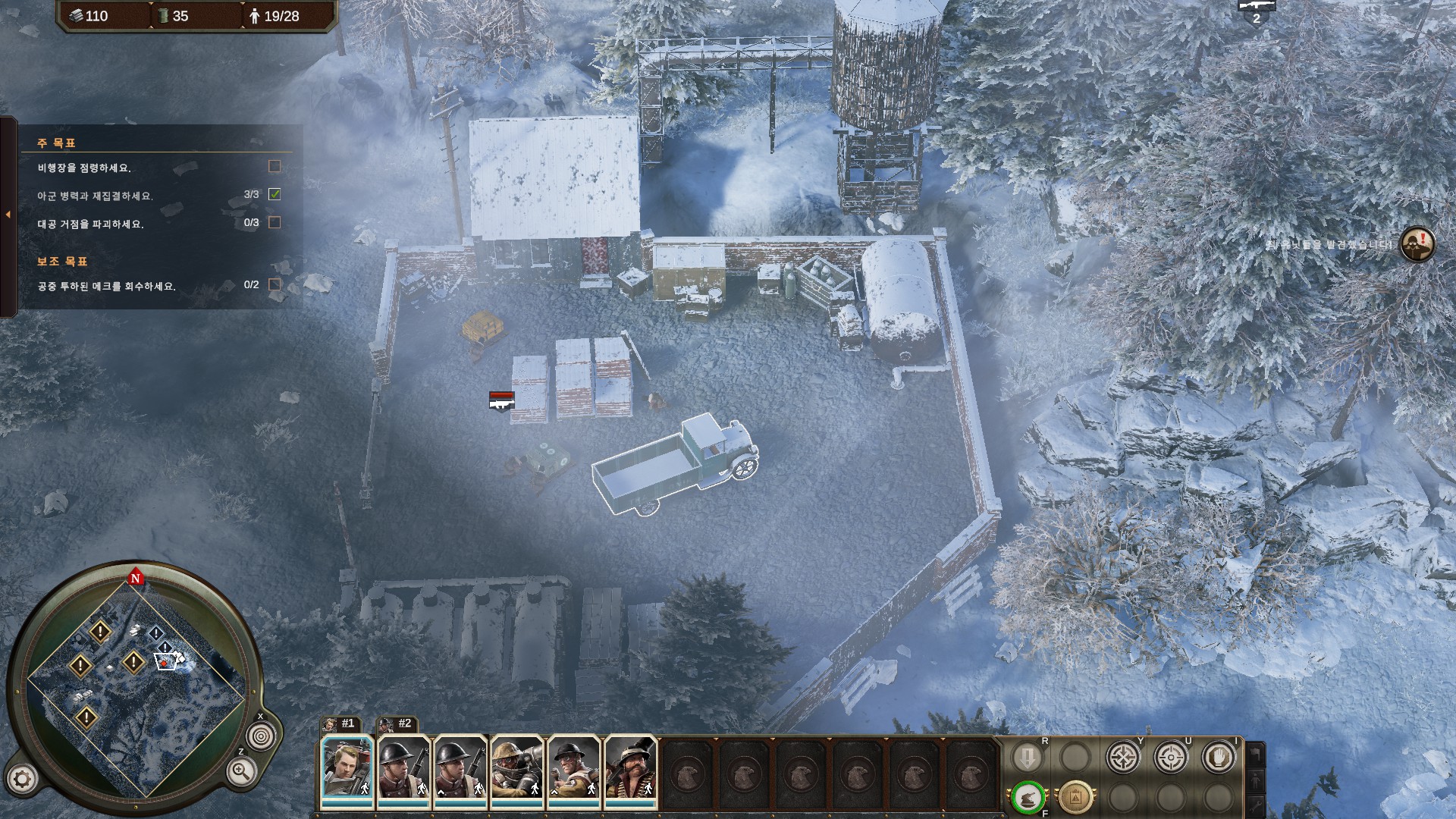1456x819 pixels.
Task: Open the soldier alert notification icon
Action: tap(1417, 244)
